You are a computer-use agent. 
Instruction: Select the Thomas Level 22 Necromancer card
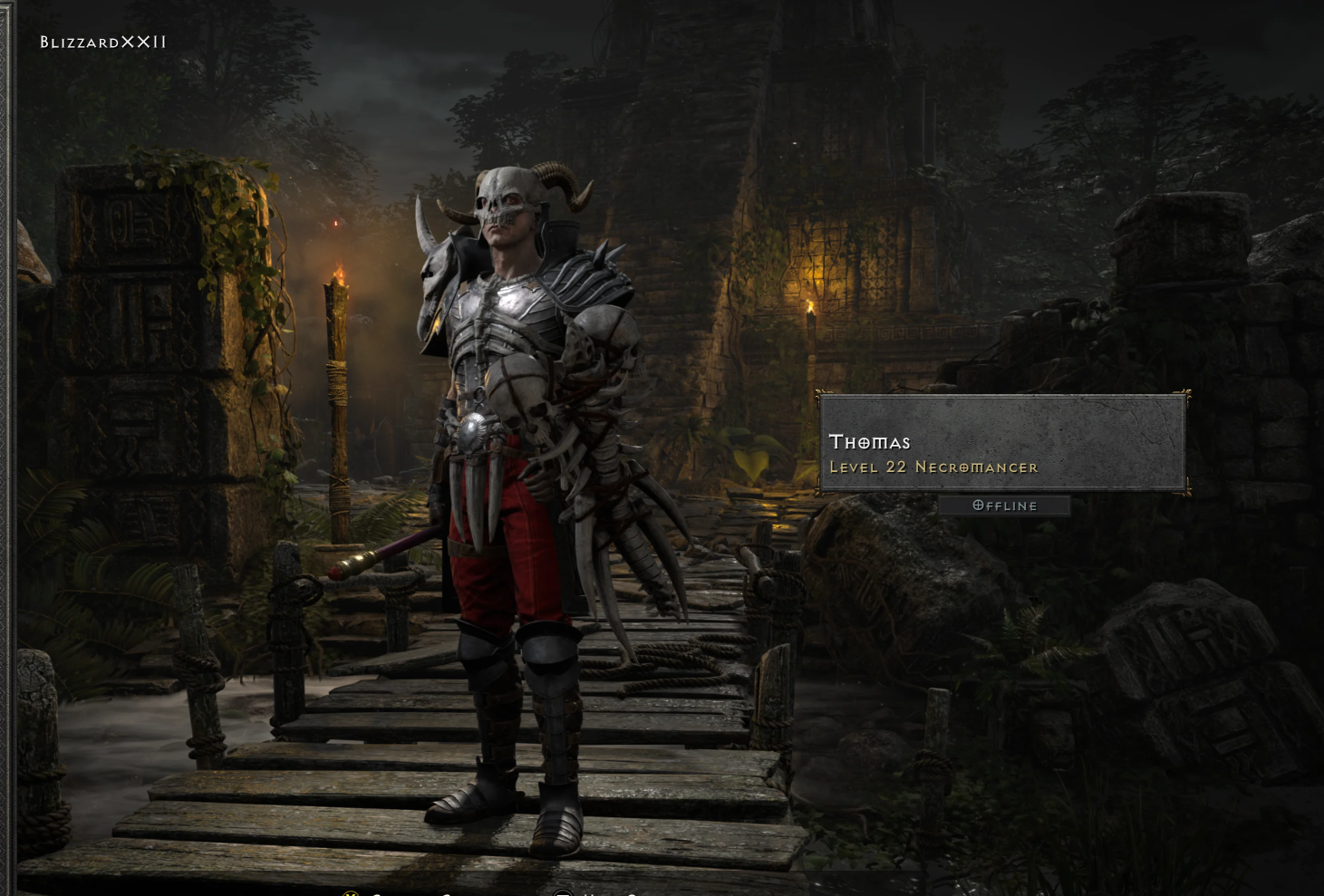(1002, 444)
